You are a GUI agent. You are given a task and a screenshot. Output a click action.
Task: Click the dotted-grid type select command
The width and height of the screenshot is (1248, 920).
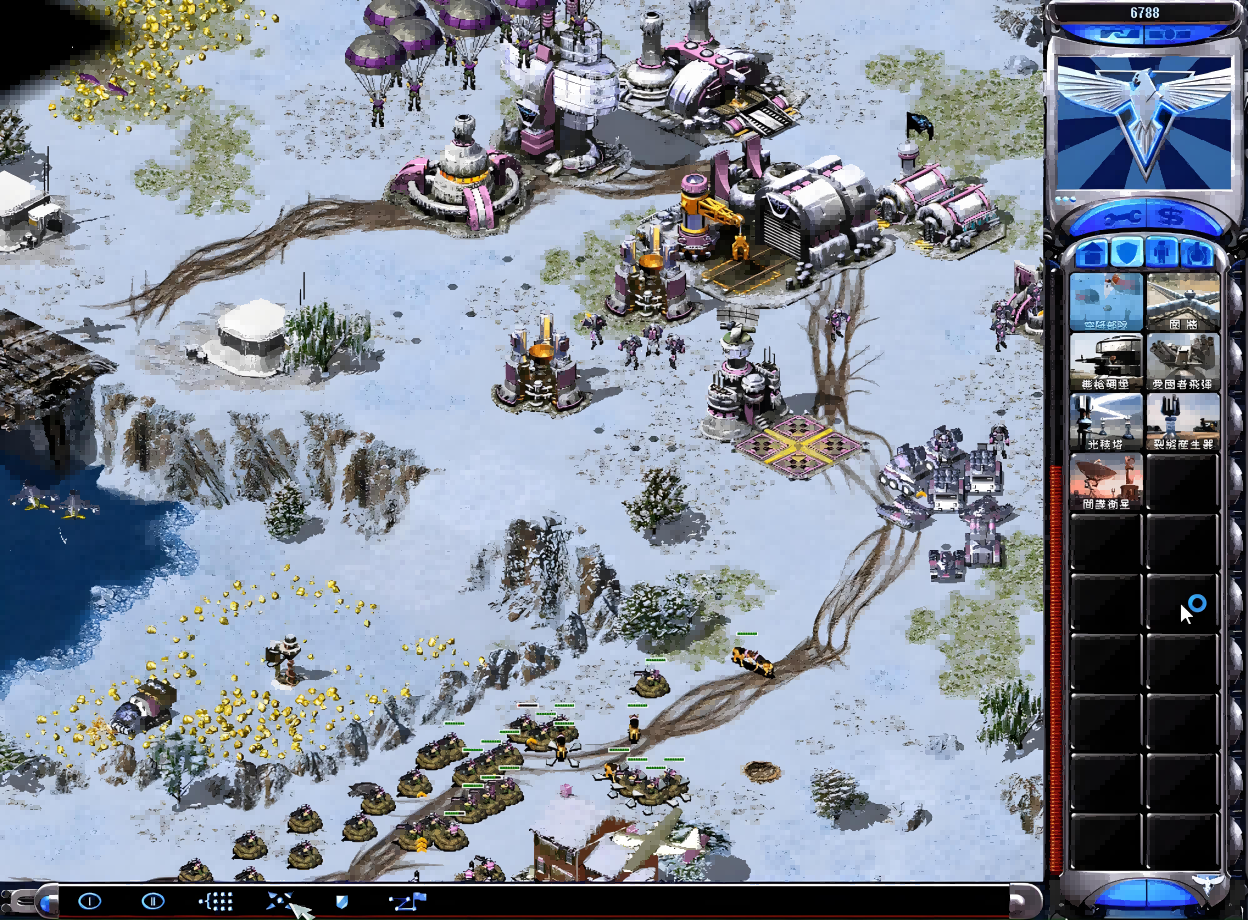(x=216, y=901)
